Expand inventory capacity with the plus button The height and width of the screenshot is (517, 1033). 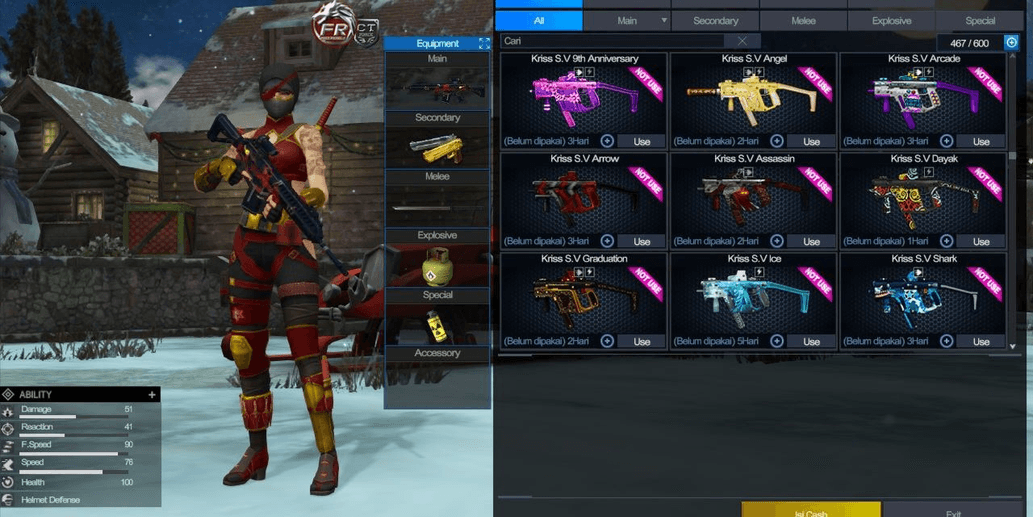coord(1011,43)
